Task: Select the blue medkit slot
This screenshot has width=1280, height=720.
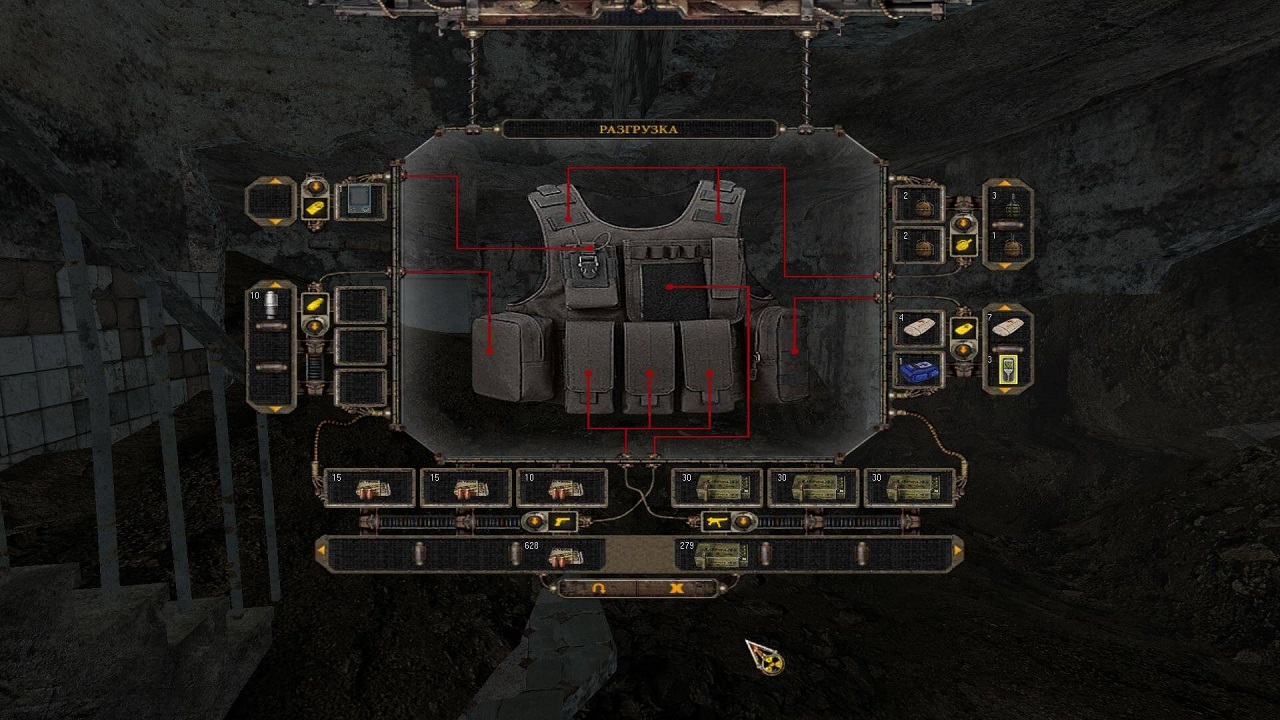Action: pos(918,369)
